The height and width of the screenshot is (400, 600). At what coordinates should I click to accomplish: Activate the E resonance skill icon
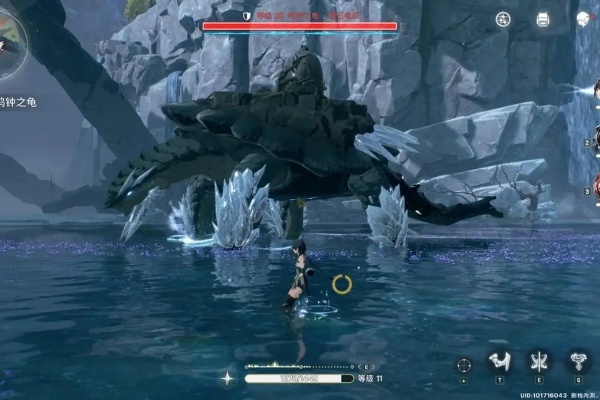538,362
